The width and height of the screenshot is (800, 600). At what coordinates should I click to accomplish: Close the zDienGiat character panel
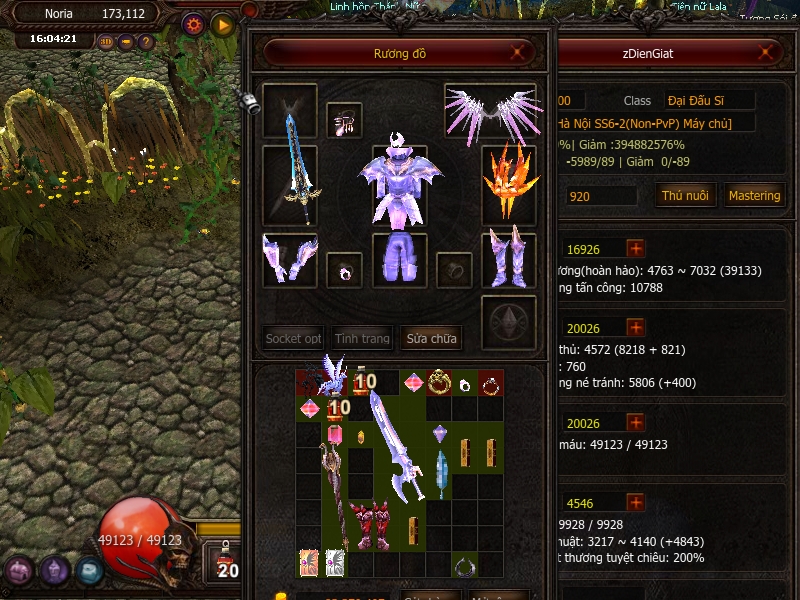click(x=767, y=53)
